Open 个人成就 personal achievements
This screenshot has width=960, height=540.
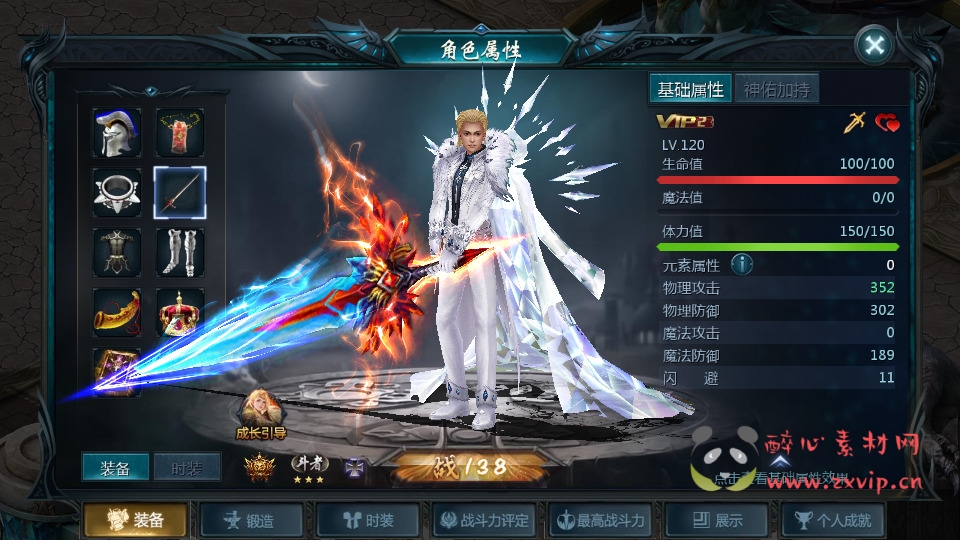pos(833,520)
